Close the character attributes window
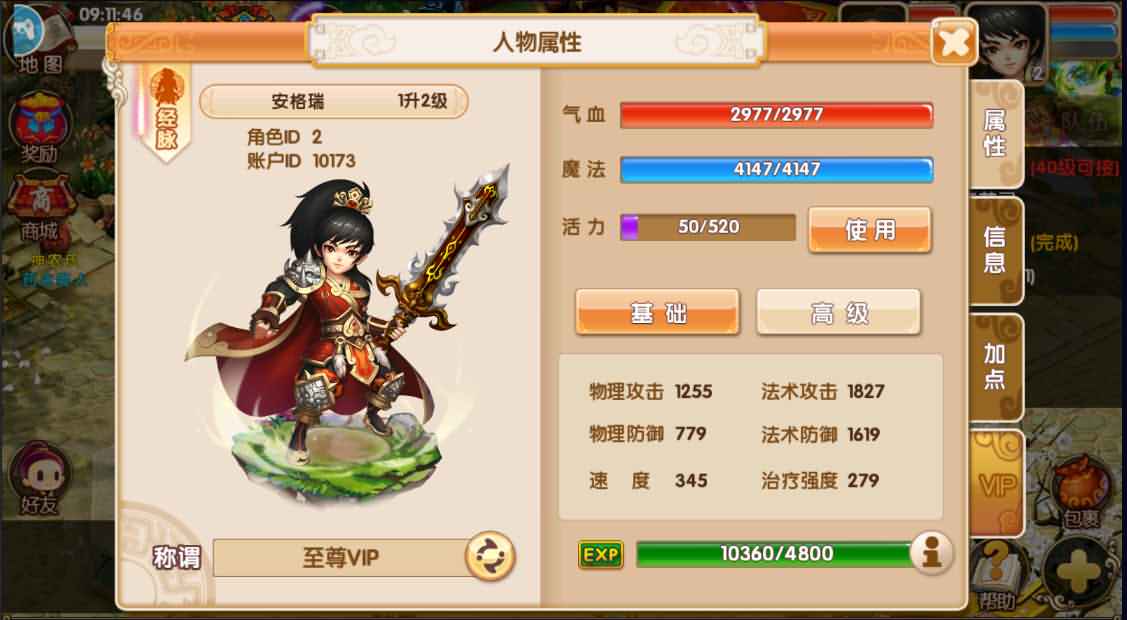The height and width of the screenshot is (620, 1127). pyautogui.click(x=954, y=42)
